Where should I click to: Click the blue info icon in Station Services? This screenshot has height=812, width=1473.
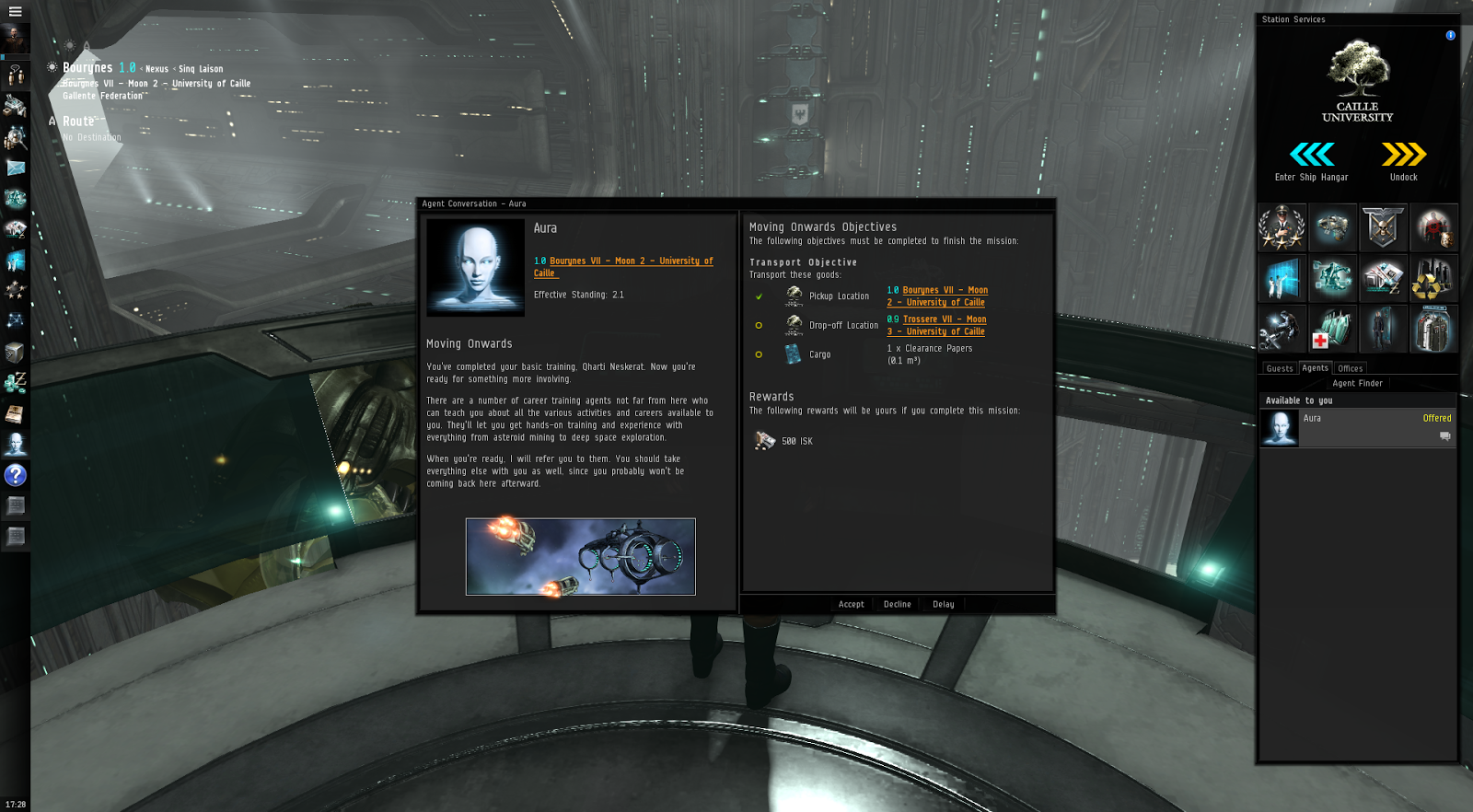coord(1449,34)
